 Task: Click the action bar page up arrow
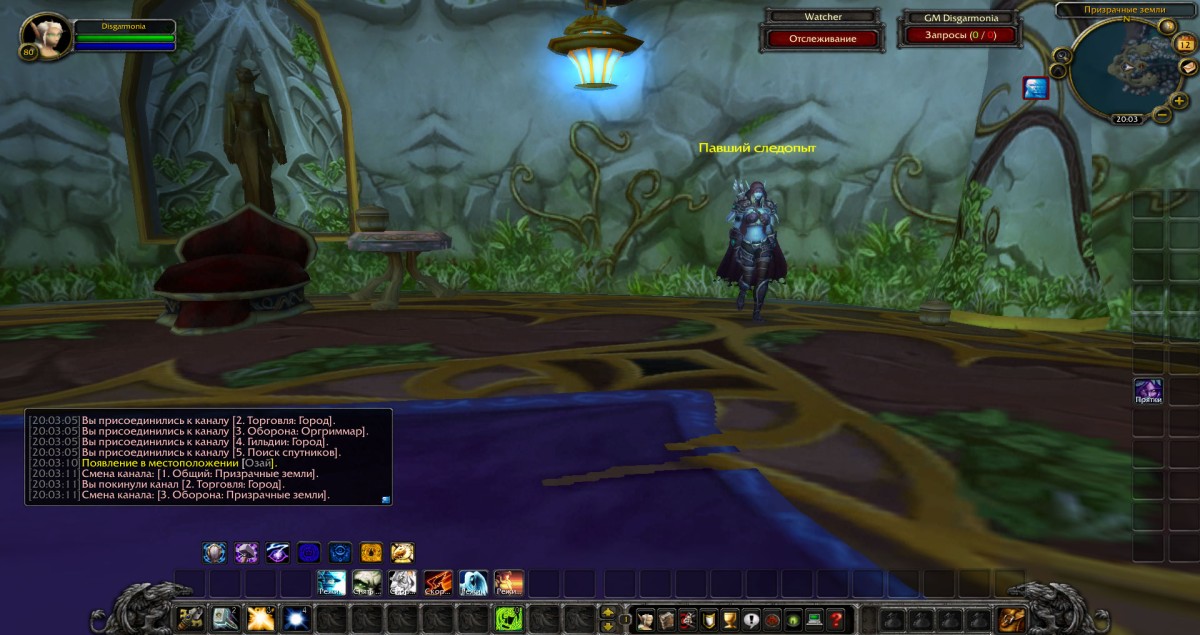(608, 612)
